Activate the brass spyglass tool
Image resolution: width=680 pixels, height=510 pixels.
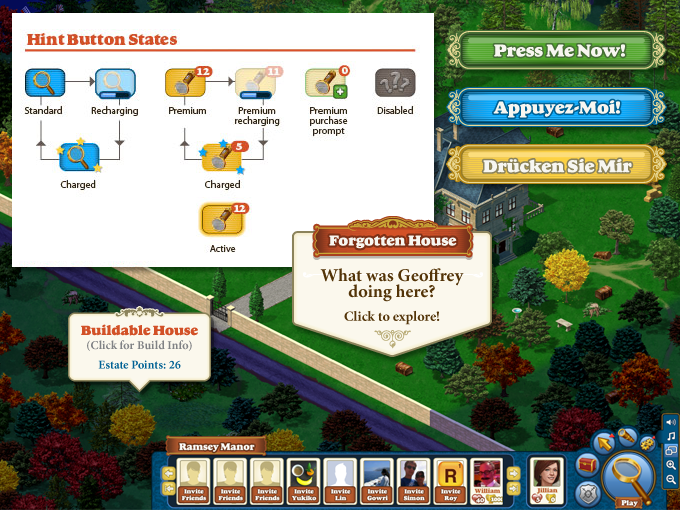tap(626, 436)
